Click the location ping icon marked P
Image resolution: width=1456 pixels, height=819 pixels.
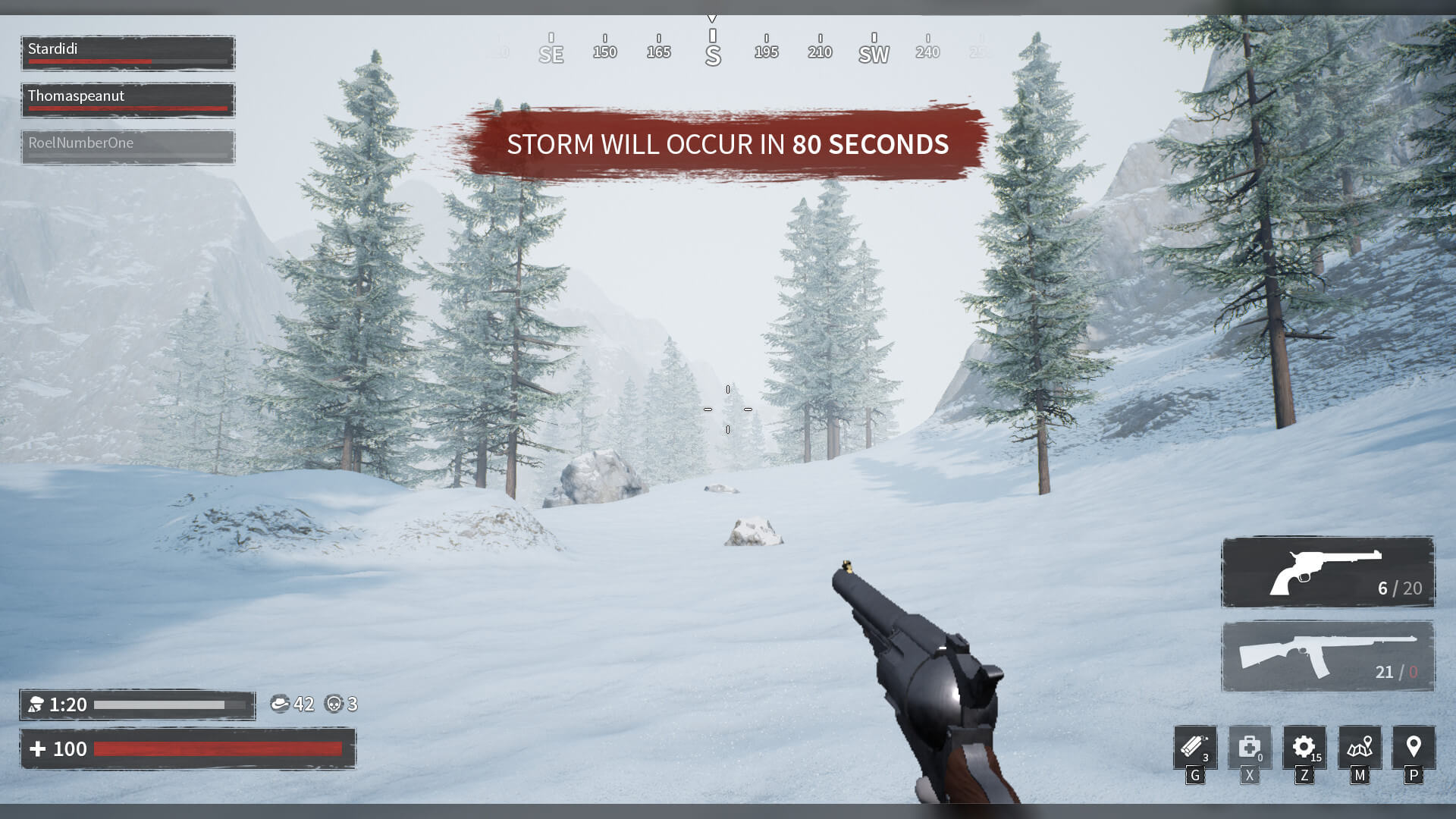(x=1414, y=749)
